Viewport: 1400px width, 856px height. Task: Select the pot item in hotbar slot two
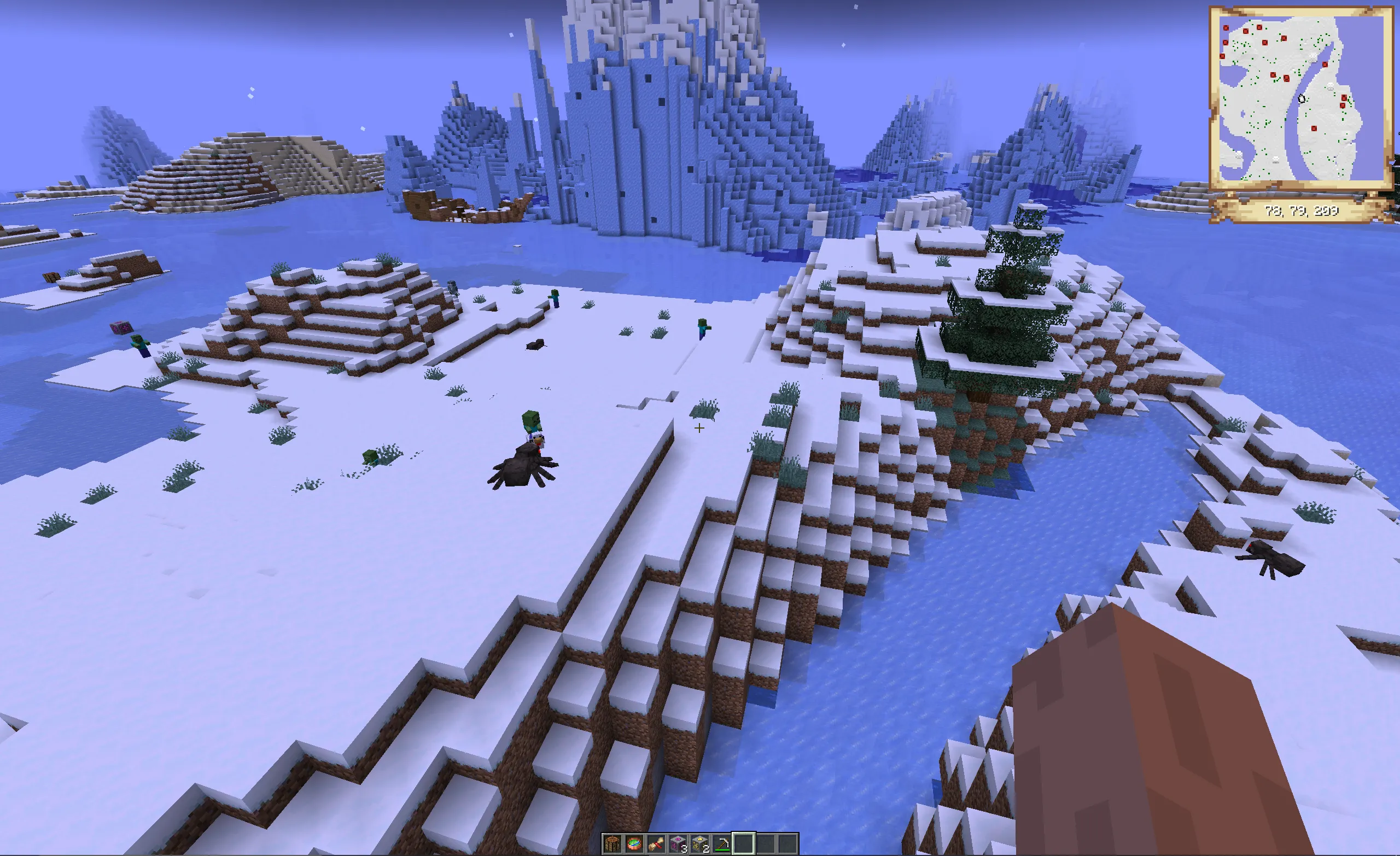656,845
